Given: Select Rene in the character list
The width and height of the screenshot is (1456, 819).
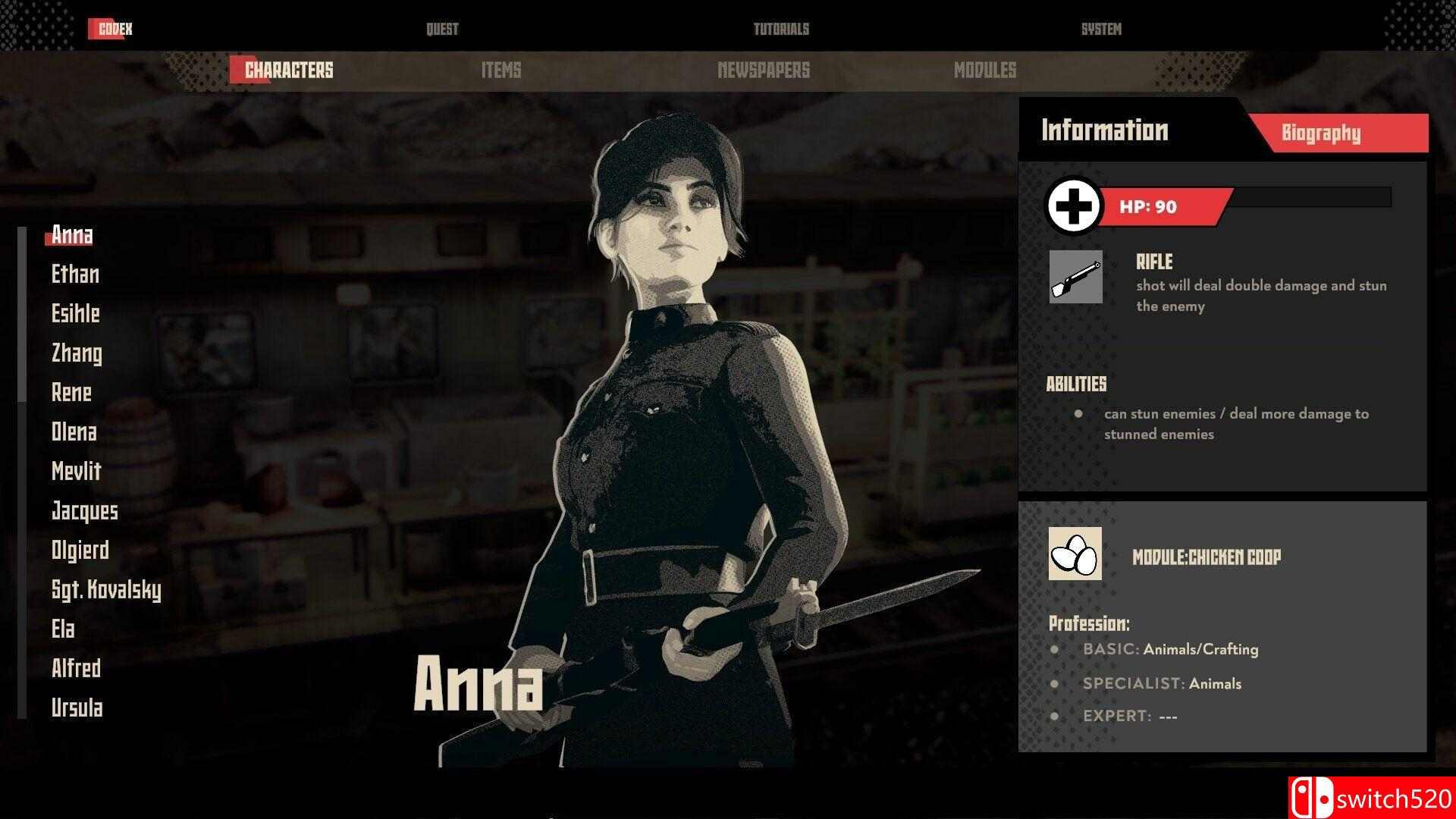Looking at the screenshot, I should (71, 393).
